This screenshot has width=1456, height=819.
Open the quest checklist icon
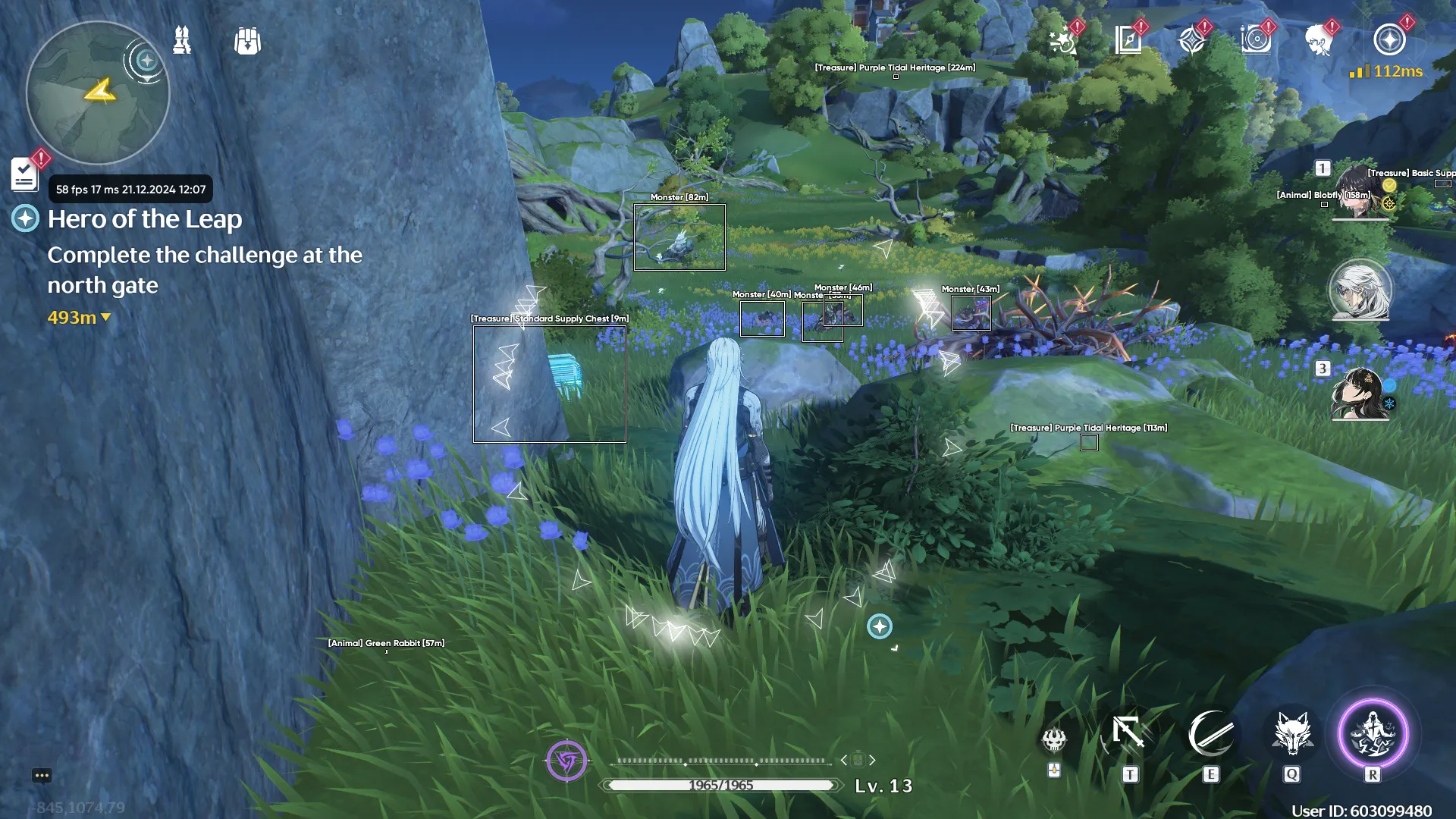tap(24, 174)
